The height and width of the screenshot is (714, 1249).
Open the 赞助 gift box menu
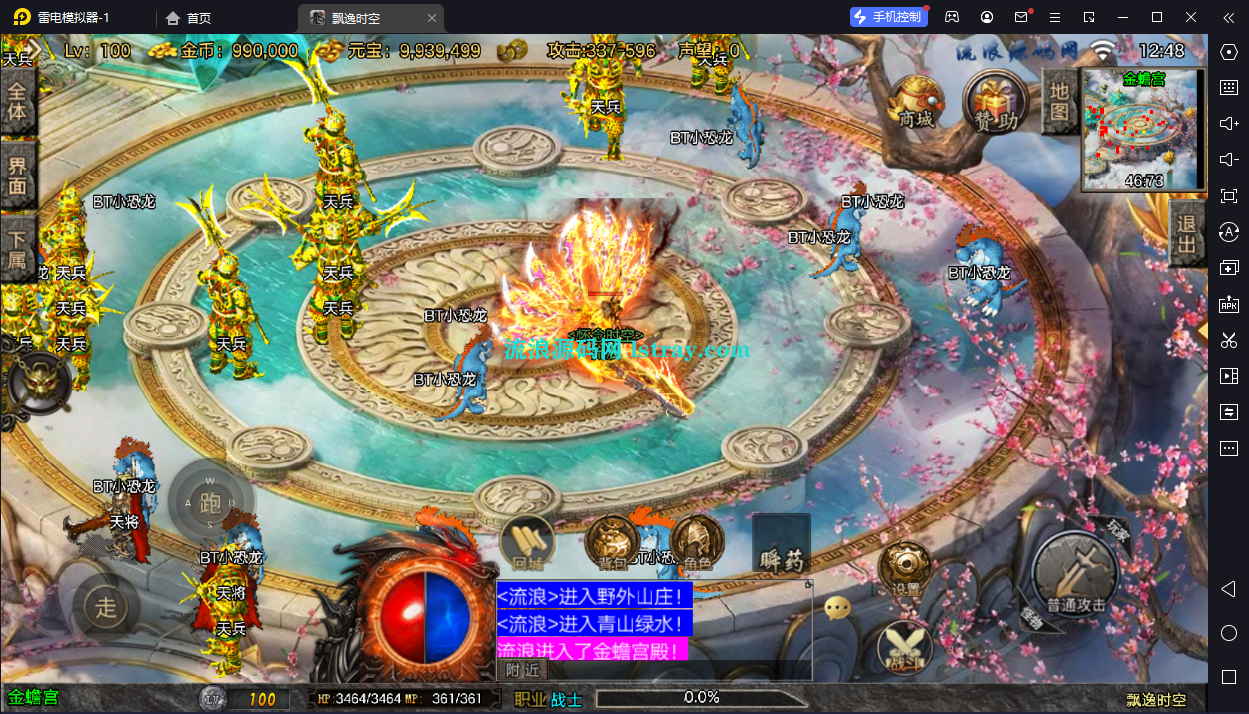click(995, 100)
